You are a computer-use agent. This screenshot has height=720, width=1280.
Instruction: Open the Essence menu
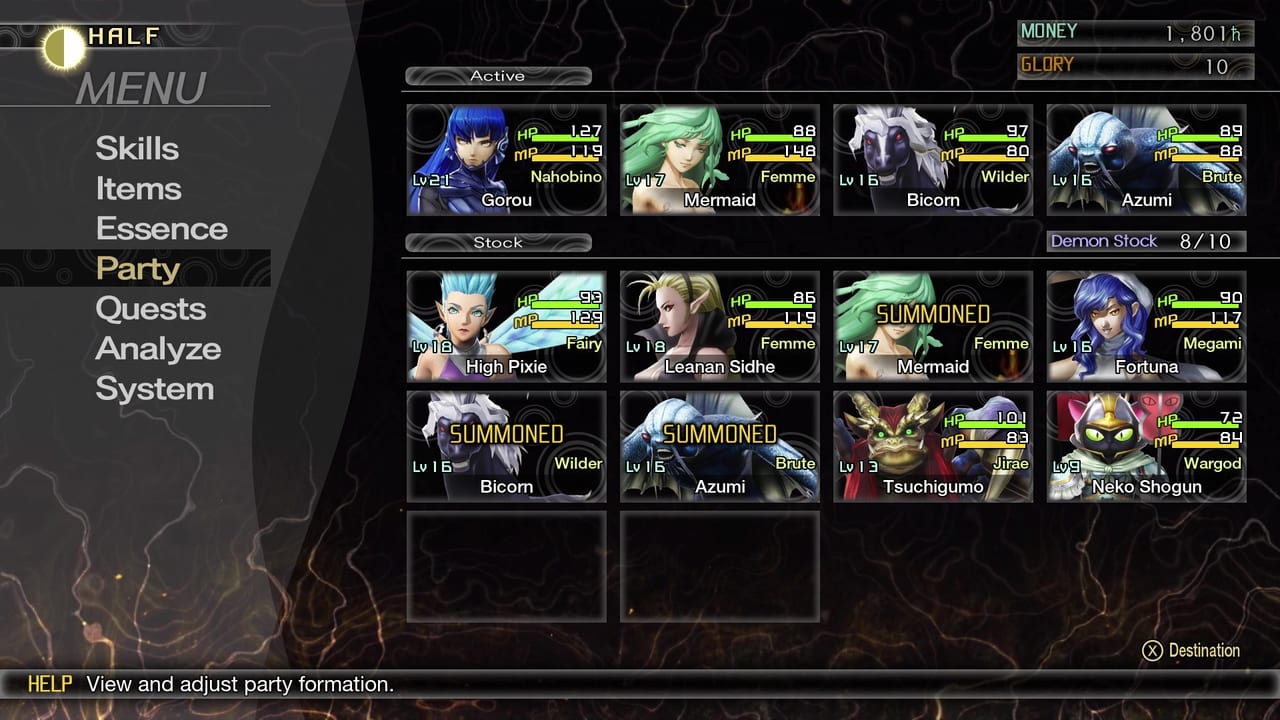160,228
